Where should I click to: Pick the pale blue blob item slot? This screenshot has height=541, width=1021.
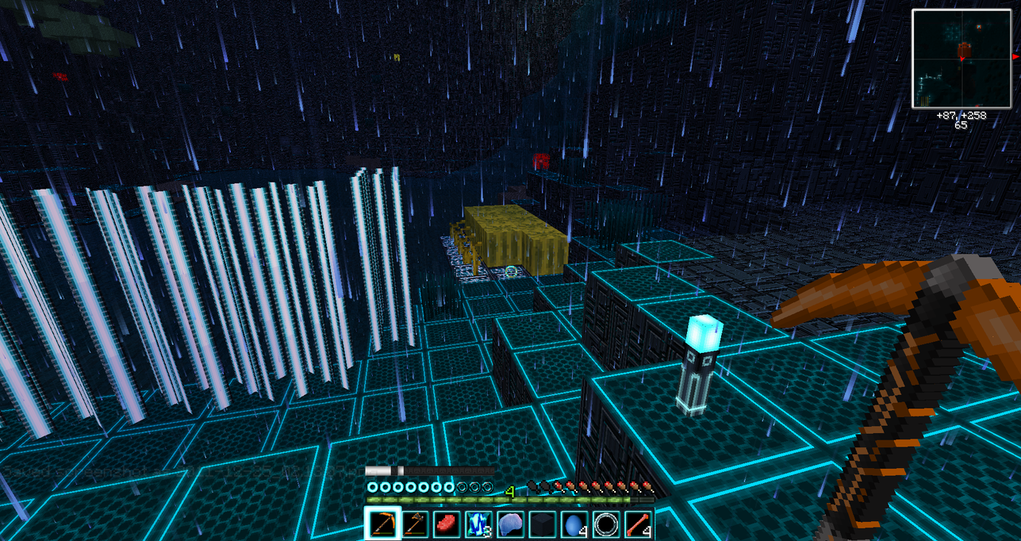pyautogui.click(x=510, y=523)
